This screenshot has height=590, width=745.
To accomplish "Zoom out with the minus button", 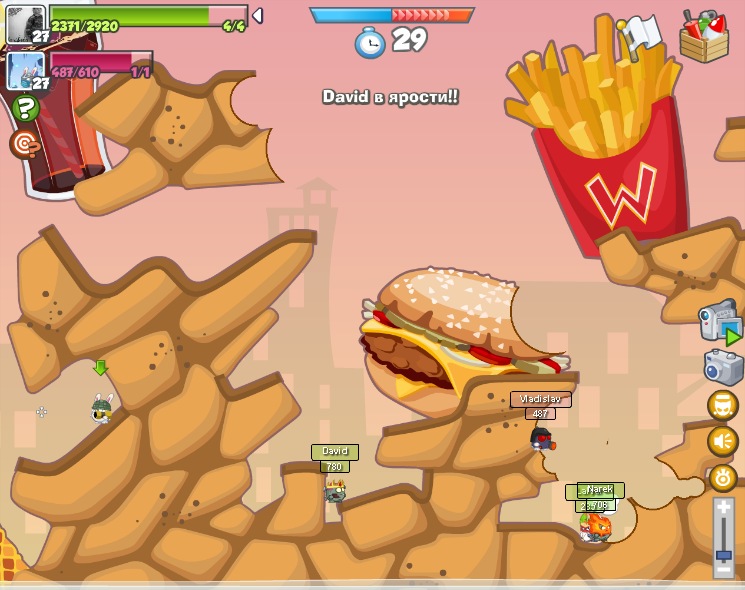I will pyautogui.click(x=724, y=569).
